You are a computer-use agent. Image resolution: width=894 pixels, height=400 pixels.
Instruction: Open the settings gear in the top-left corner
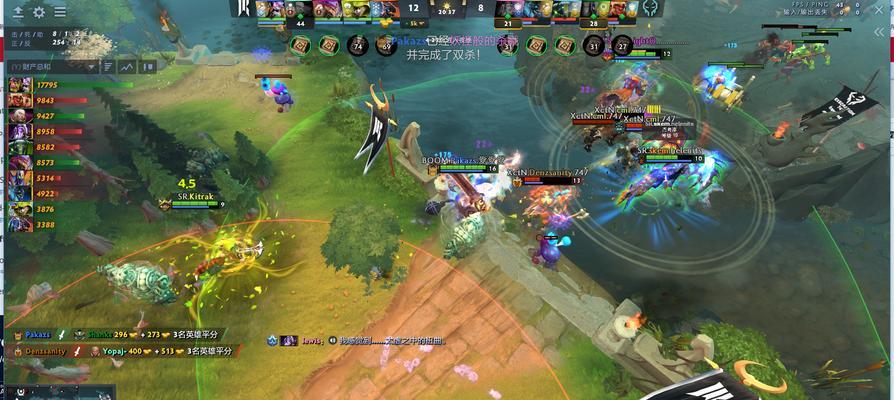39,12
